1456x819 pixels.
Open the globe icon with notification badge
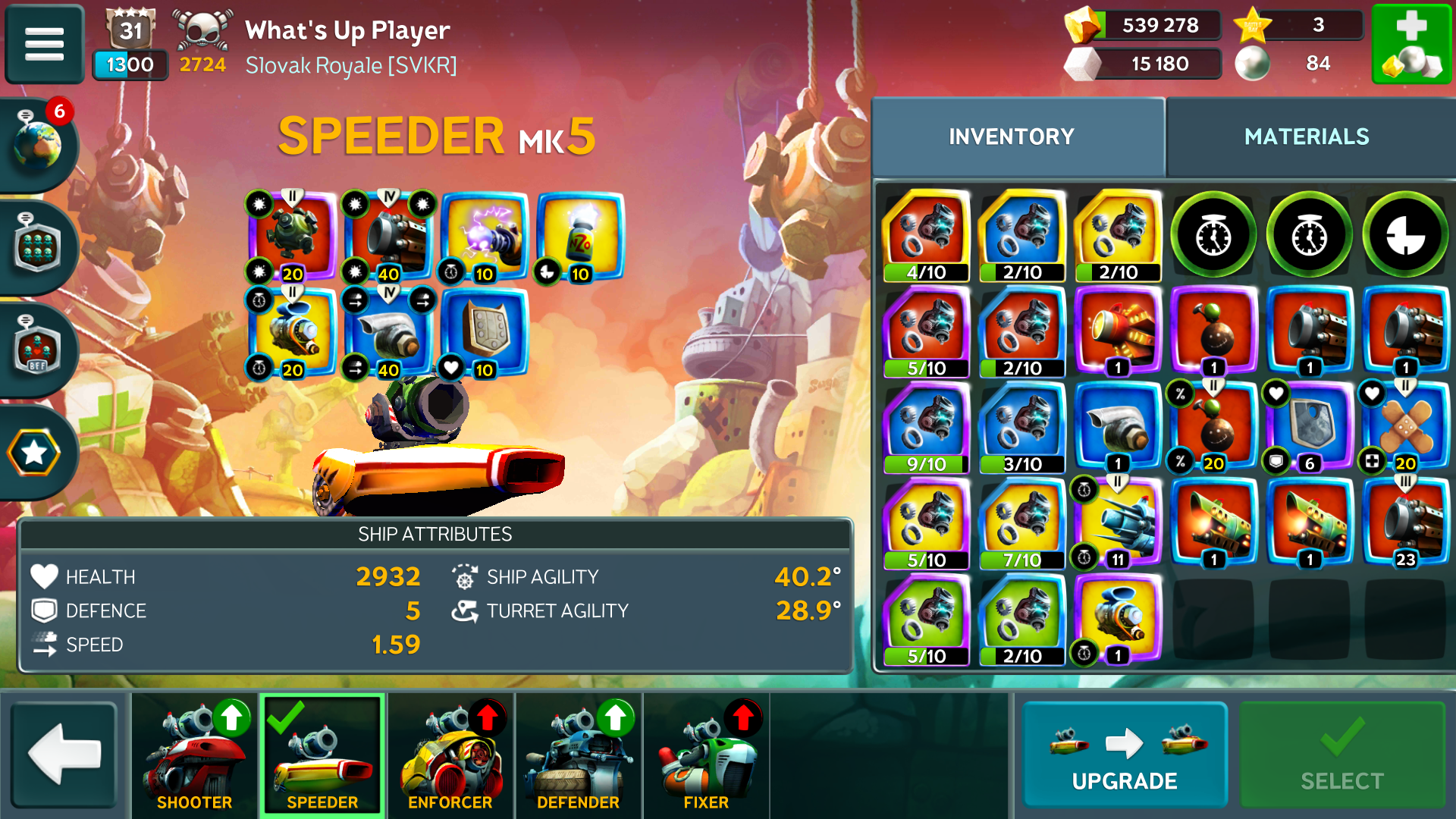tap(38, 143)
